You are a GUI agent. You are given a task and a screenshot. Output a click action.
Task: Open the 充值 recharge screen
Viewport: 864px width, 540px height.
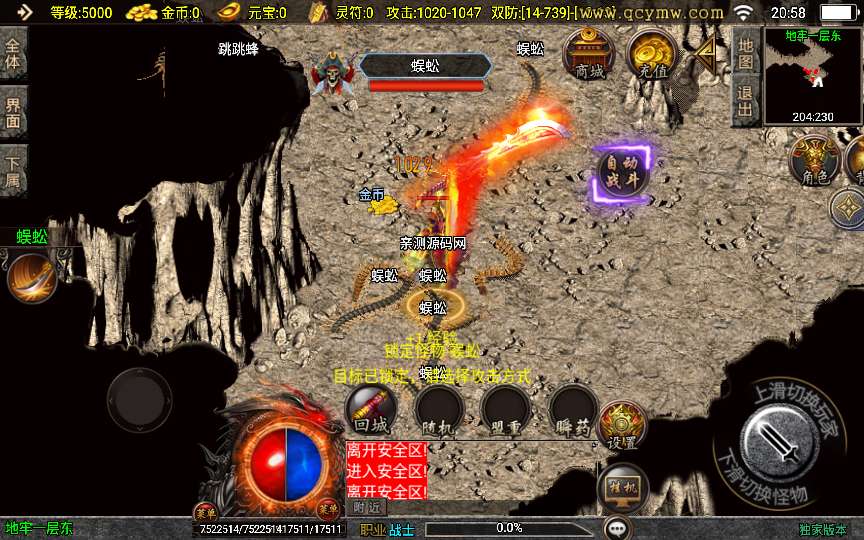point(652,54)
